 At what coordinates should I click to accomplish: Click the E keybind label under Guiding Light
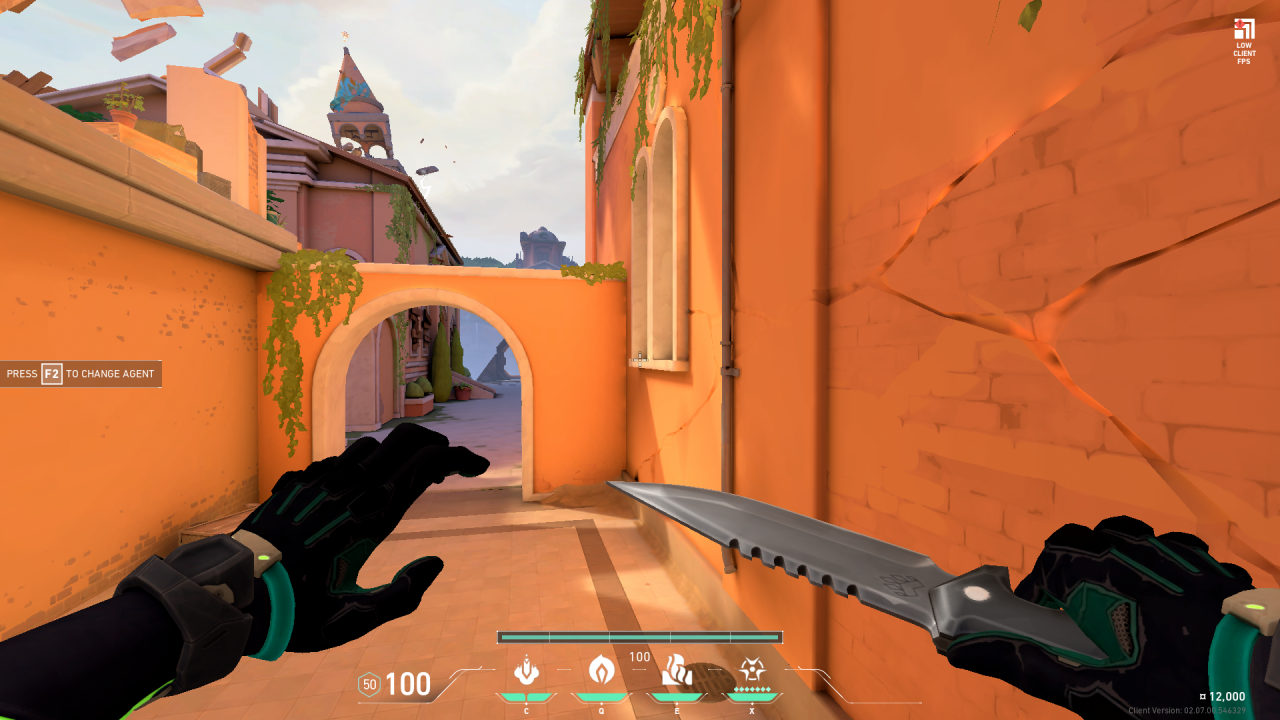pyautogui.click(x=676, y=708)
